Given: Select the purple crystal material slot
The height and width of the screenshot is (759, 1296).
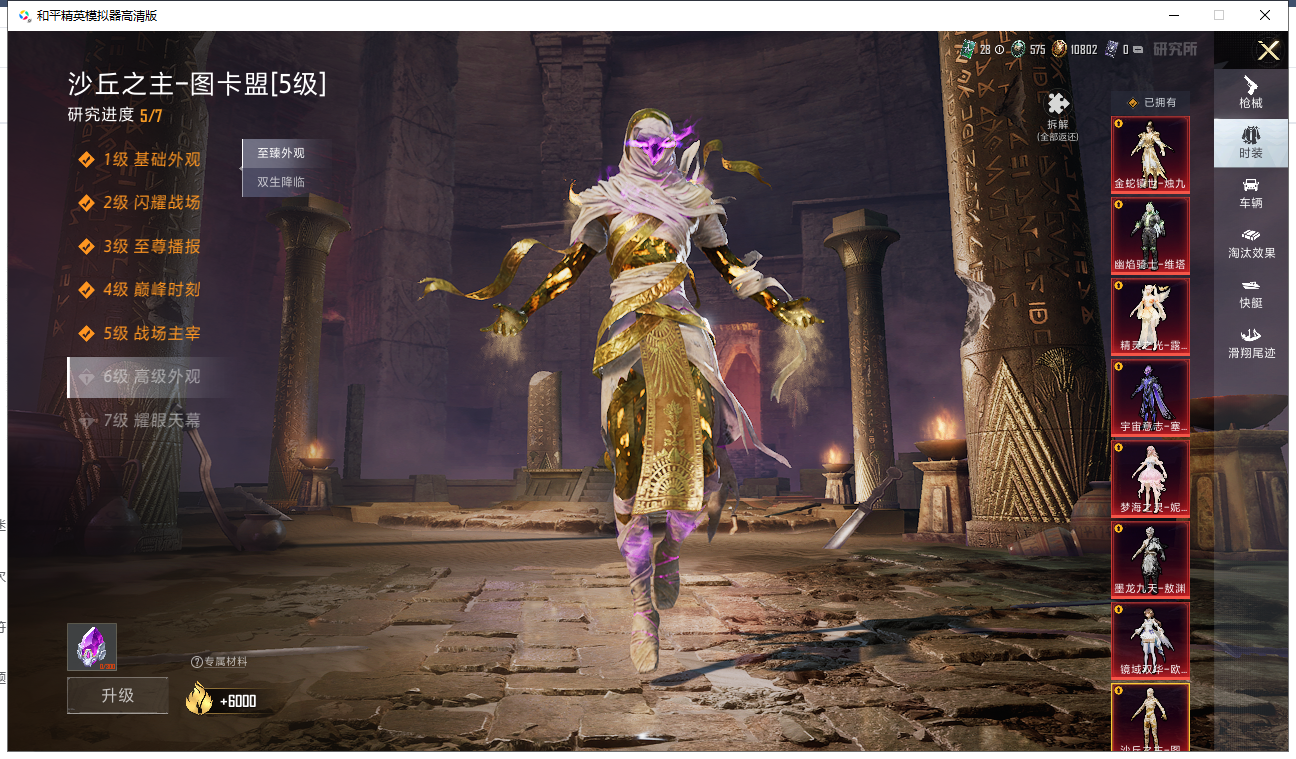Looking at the screenshot, I should (92, 647).
